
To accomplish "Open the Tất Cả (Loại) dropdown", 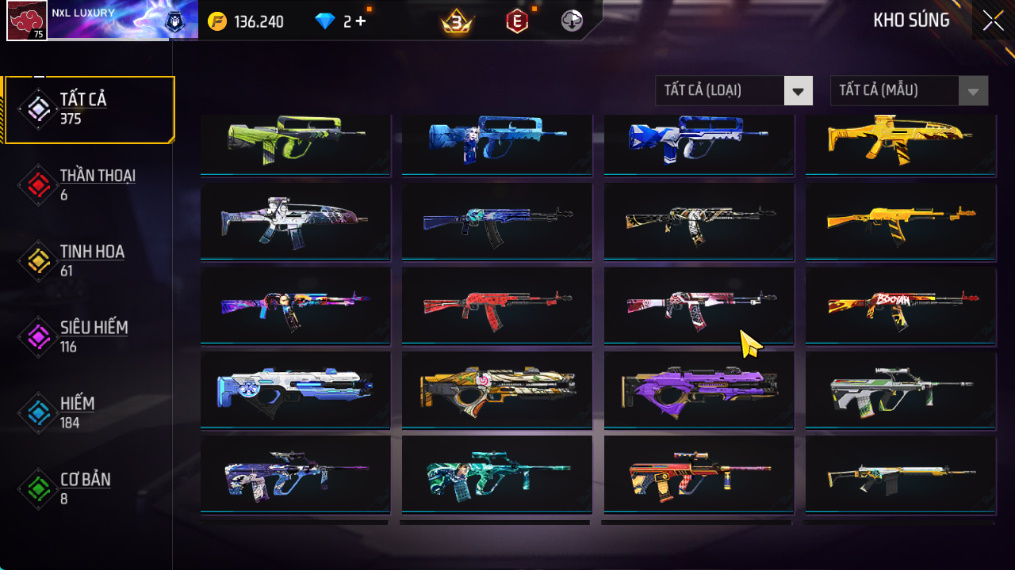I will [733, 91].
